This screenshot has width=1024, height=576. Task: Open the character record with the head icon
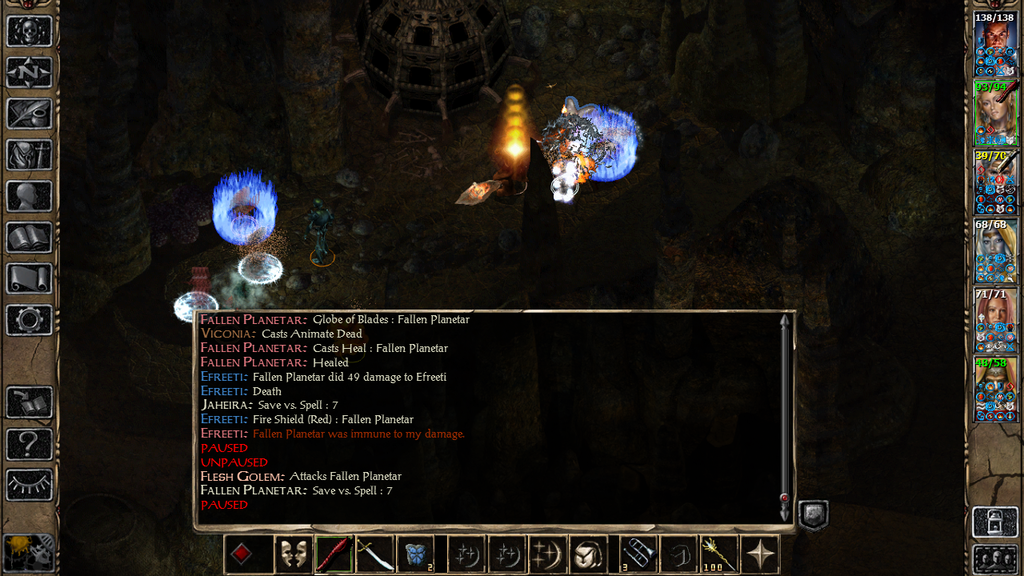click(29, 196)
